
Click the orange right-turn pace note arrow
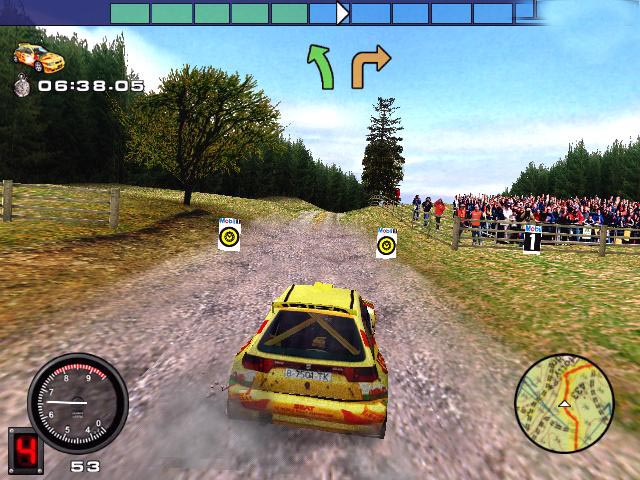(x=369, y=65)
